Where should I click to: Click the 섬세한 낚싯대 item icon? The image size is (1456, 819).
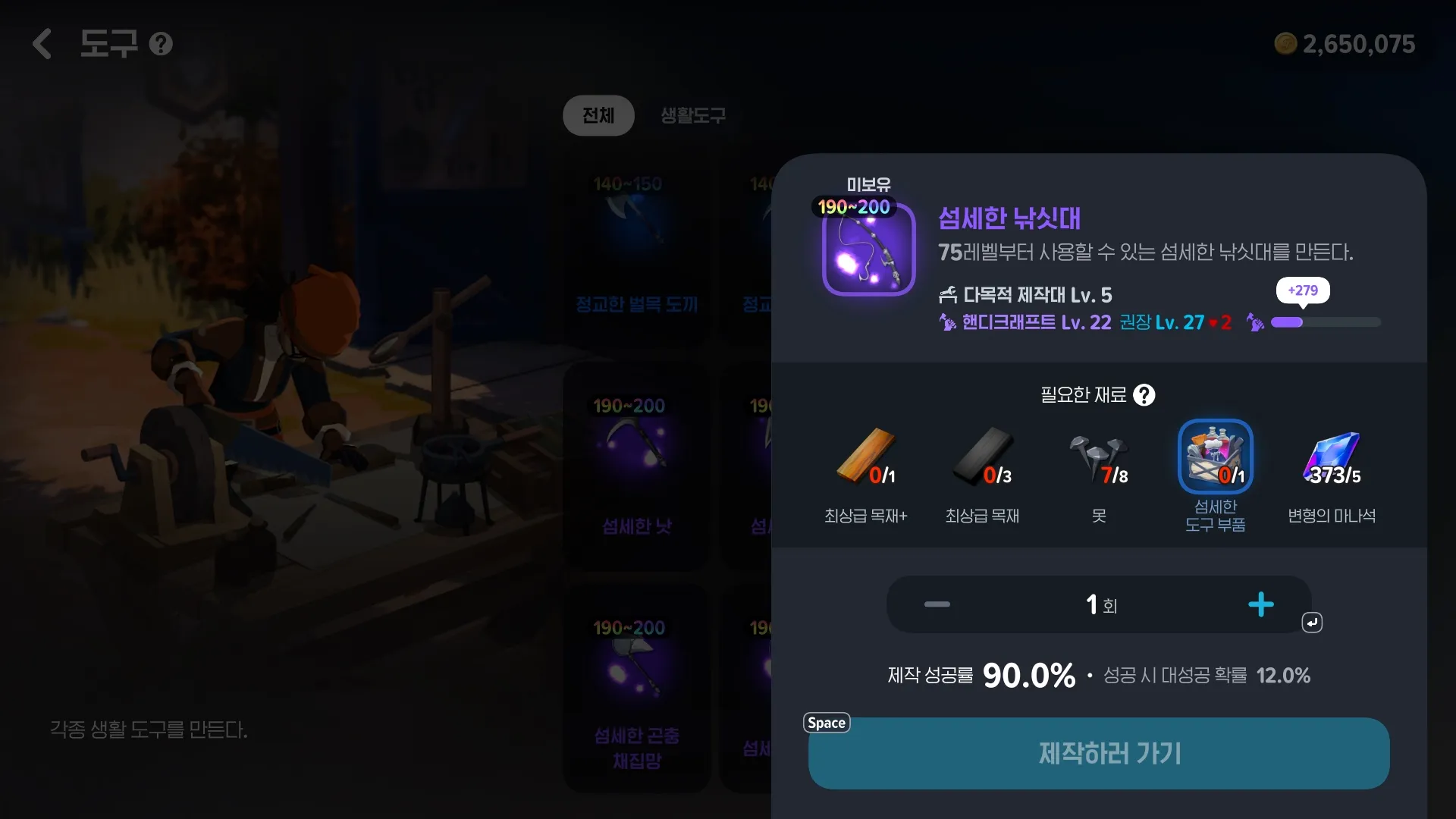pos(868,249)
